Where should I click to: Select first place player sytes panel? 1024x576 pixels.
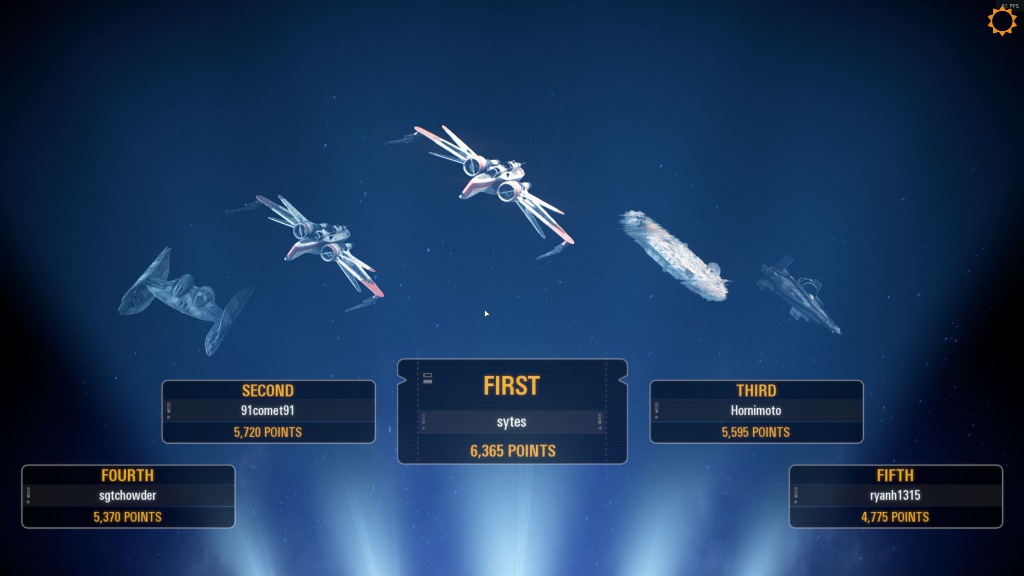coord(512,412)
